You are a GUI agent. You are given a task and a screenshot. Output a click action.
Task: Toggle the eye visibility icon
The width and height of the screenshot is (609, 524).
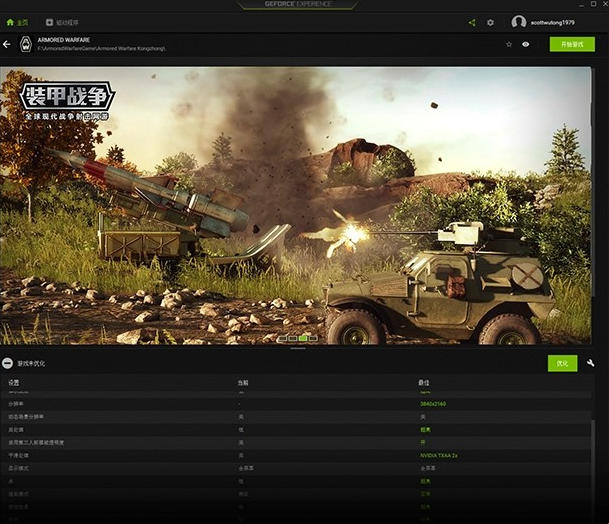coord(525,44)
